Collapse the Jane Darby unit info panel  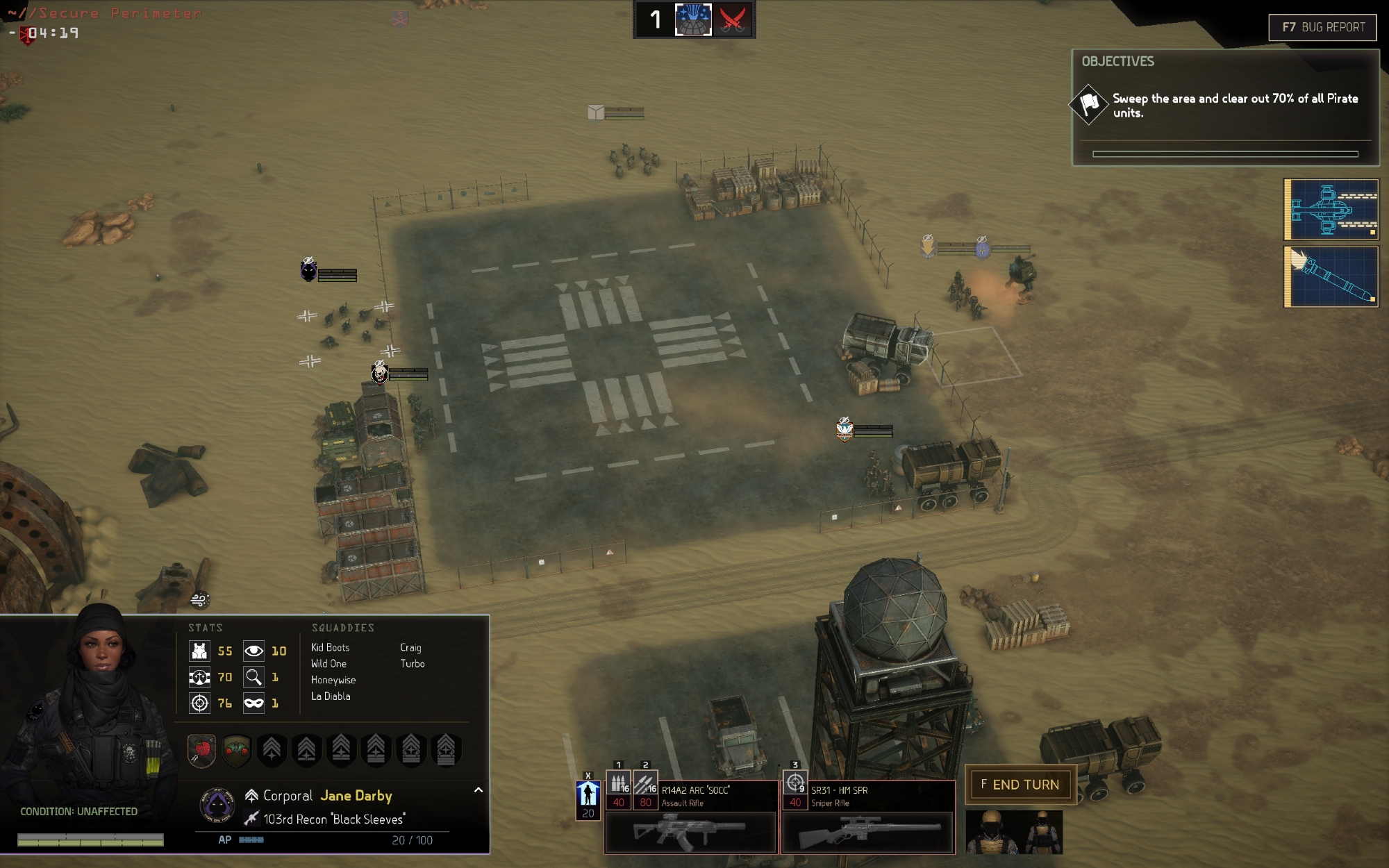coord(479,790)
